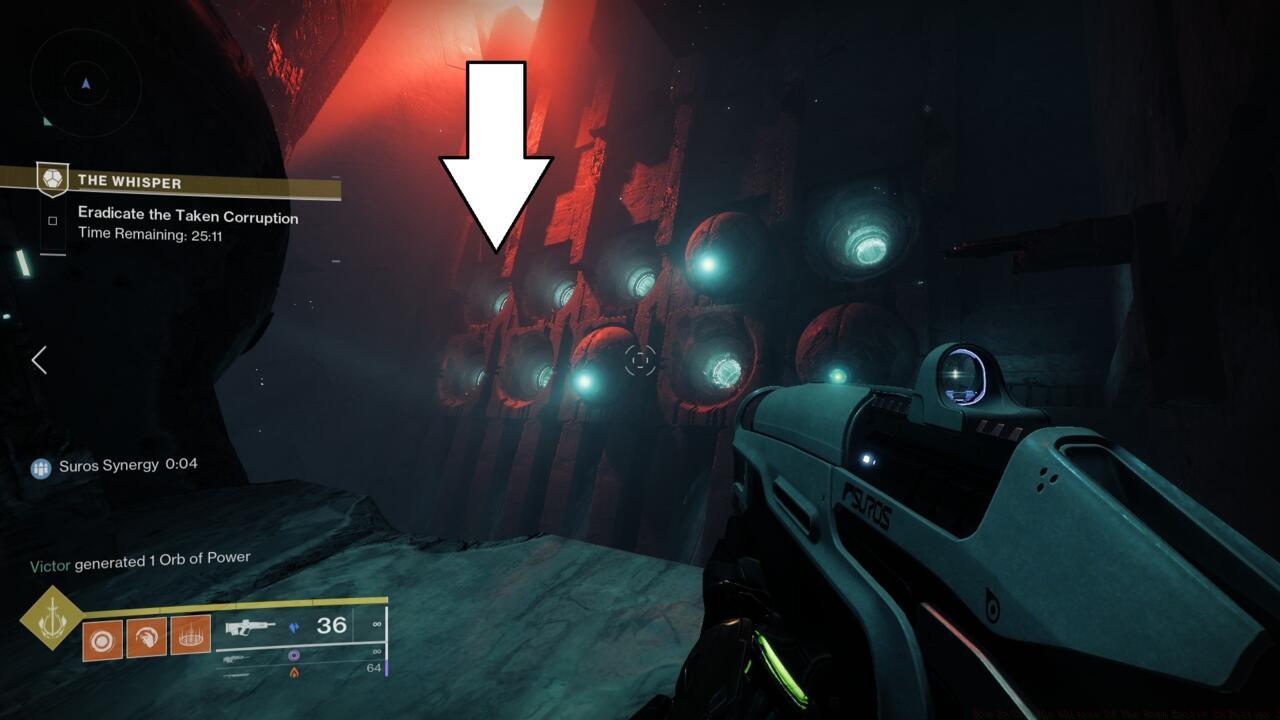The height and width of the screenshot is (720, 1280).
Task: Click the aiming reticle at screen center
Action: point(640,361)
